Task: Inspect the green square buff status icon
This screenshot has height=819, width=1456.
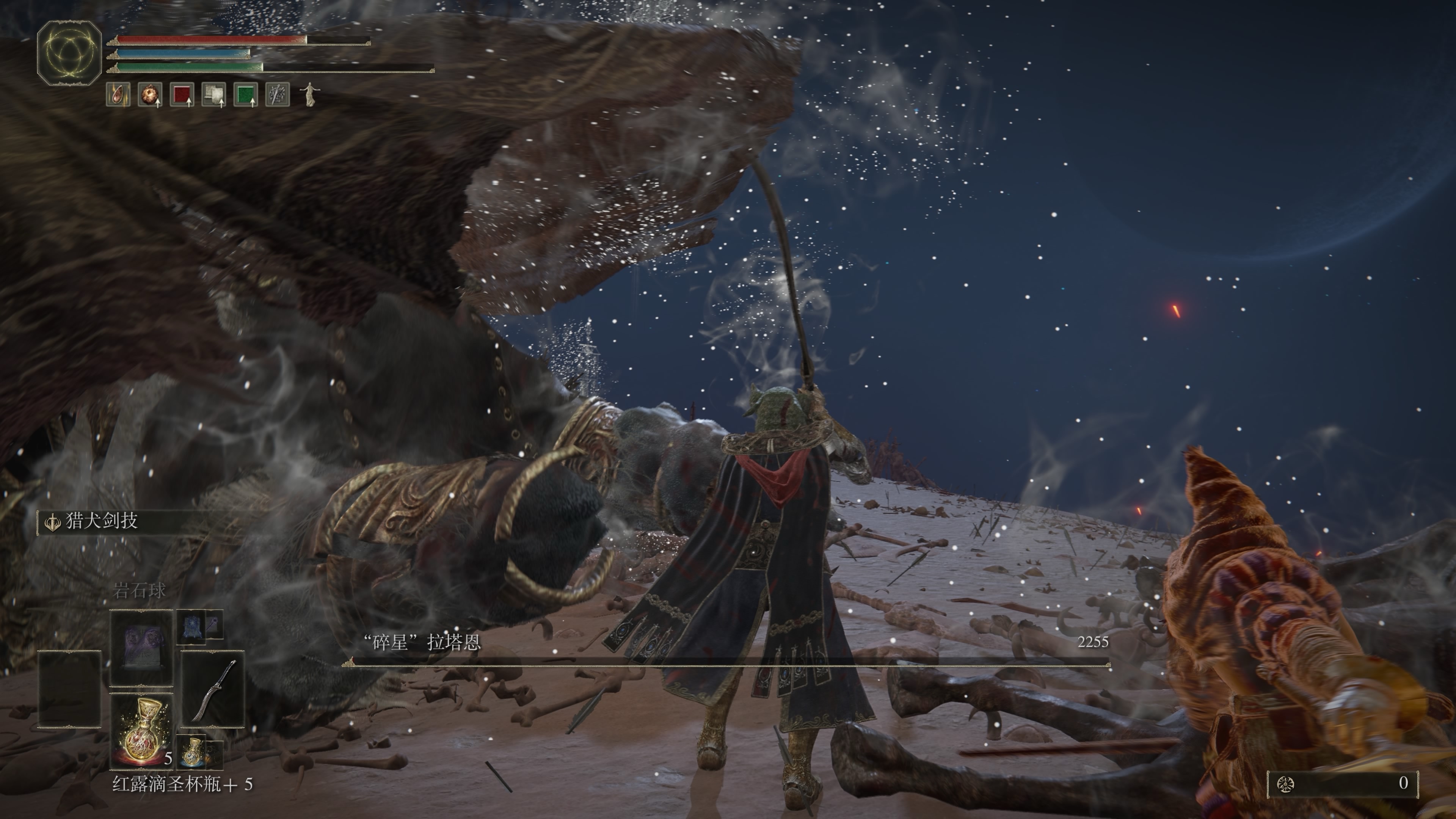Action: pyautogui.click(x=245, y=94)
